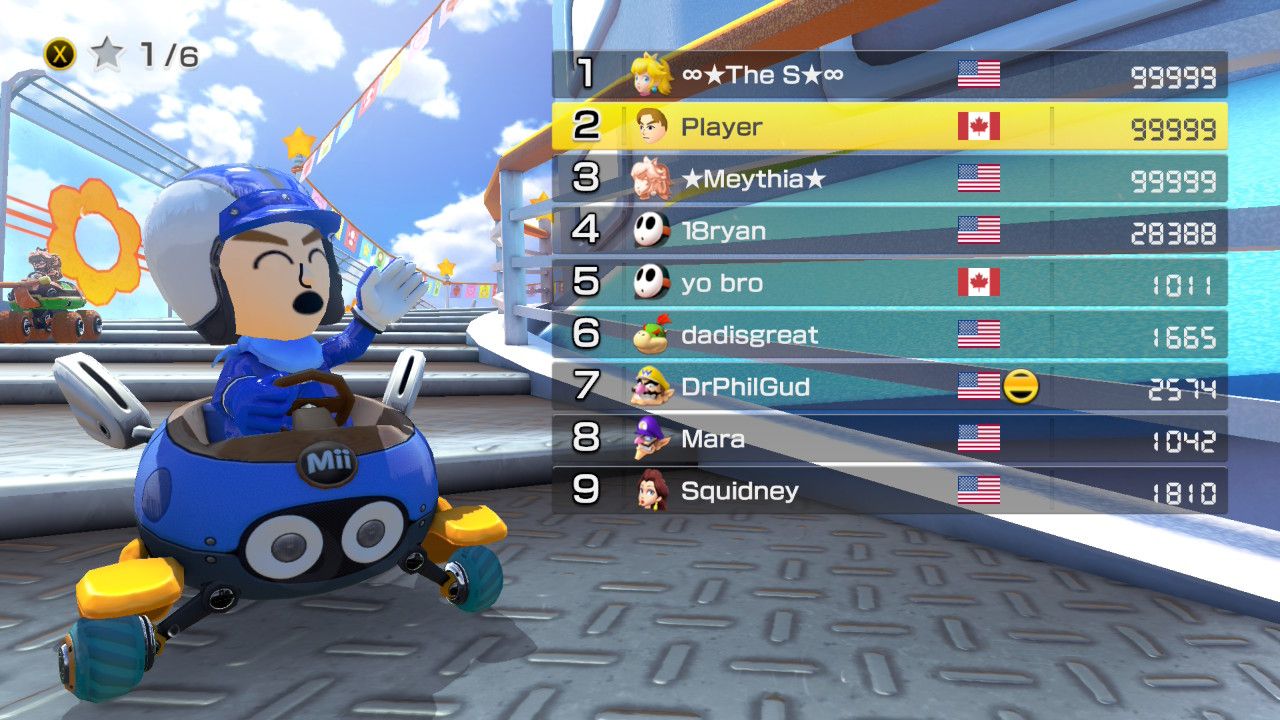This screenshot has width=1280, height=720.
Task: Open Mara's player entry
Action: coord(890,439)
